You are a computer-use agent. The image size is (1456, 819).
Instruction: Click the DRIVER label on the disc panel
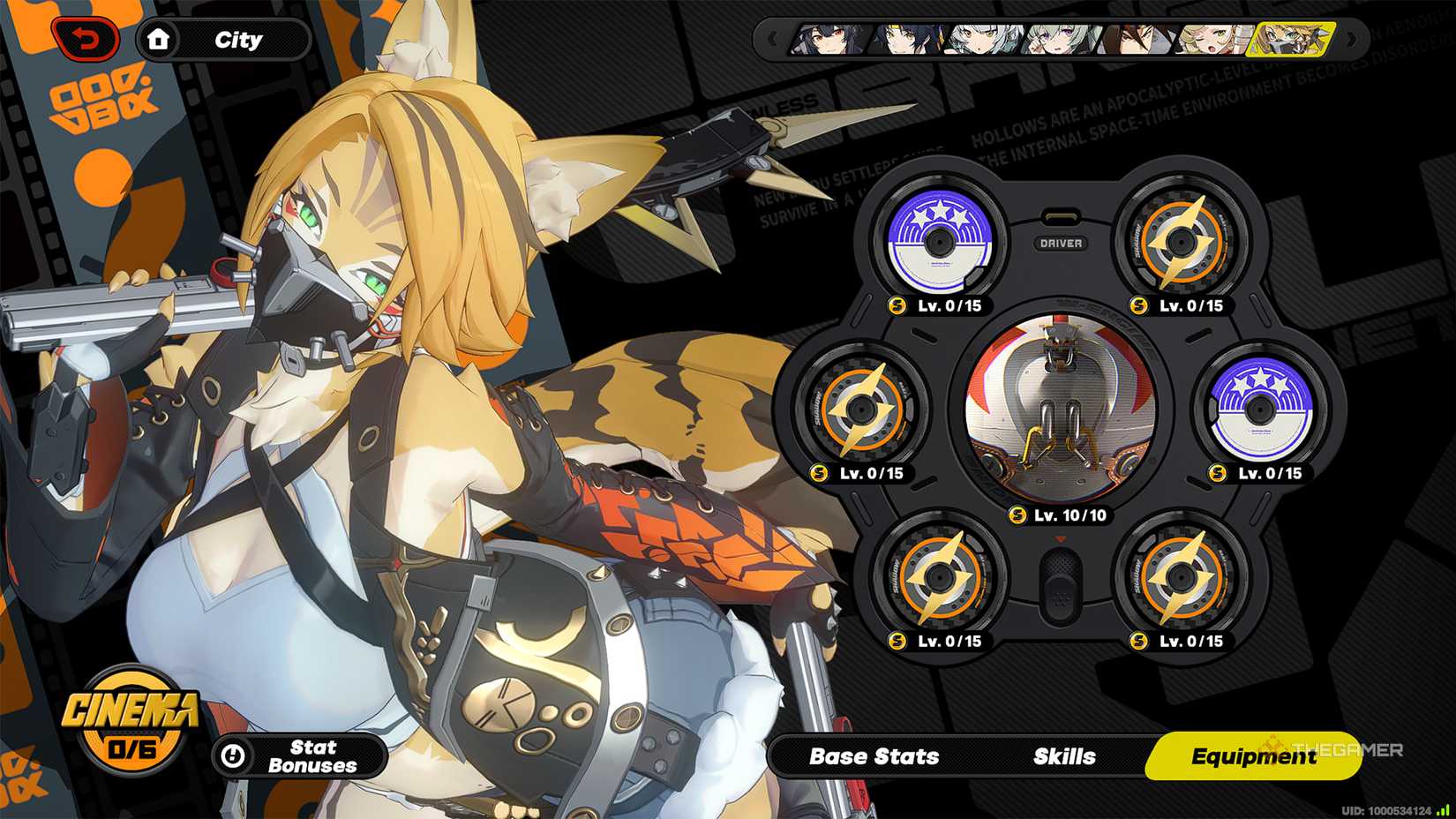click(1060, 244)
